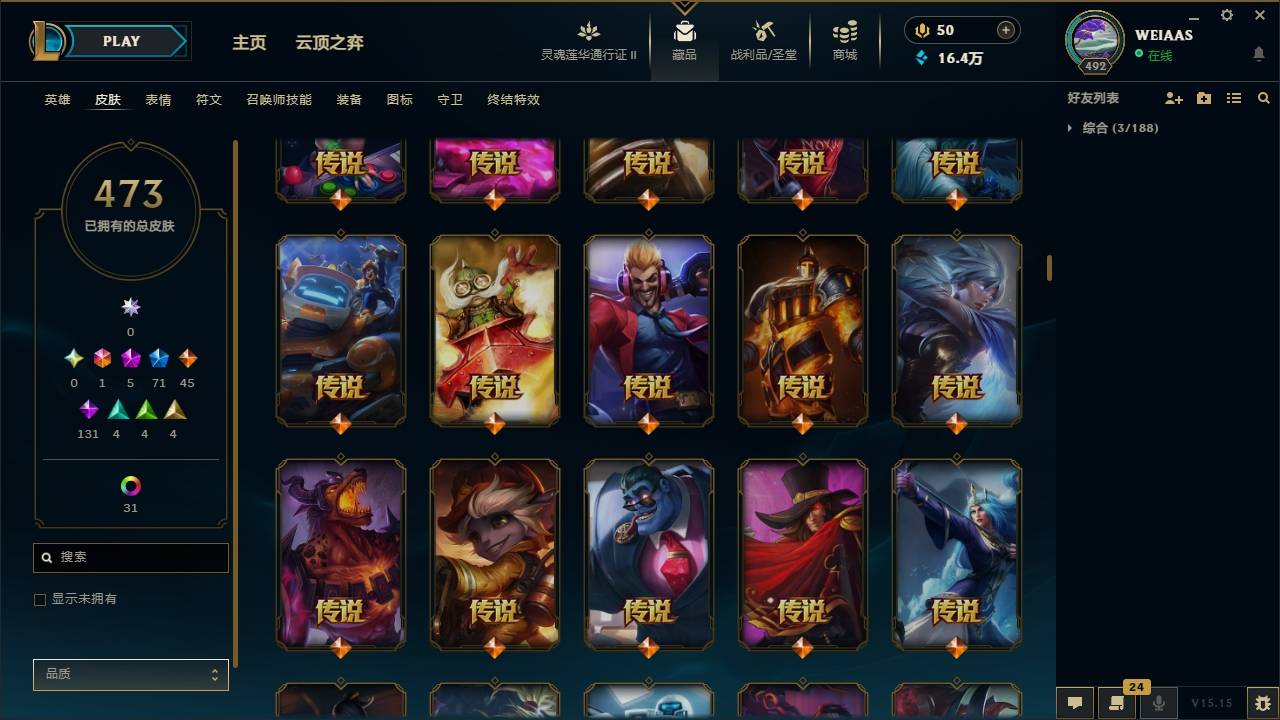Open the 品质 quality dropdown
Screen dimensions: 1280x720
130,674
